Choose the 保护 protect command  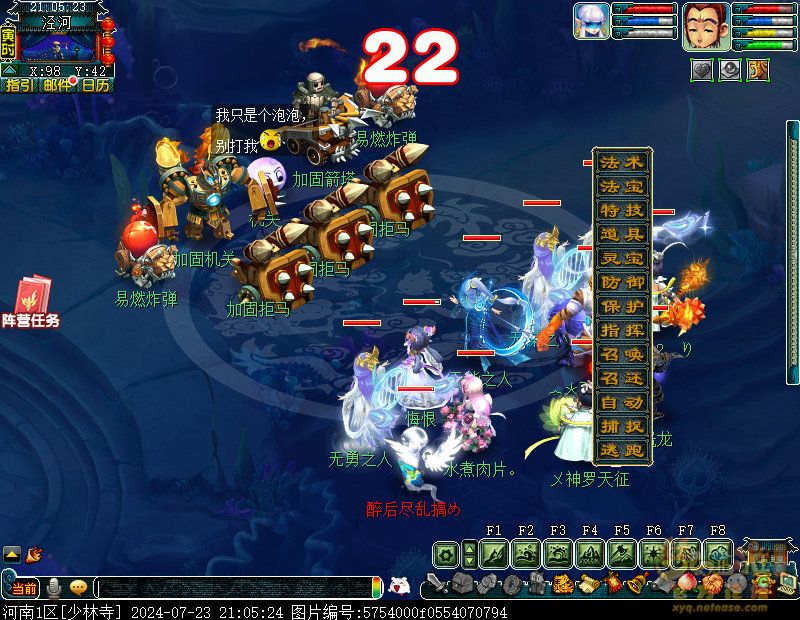coord(623,306)
